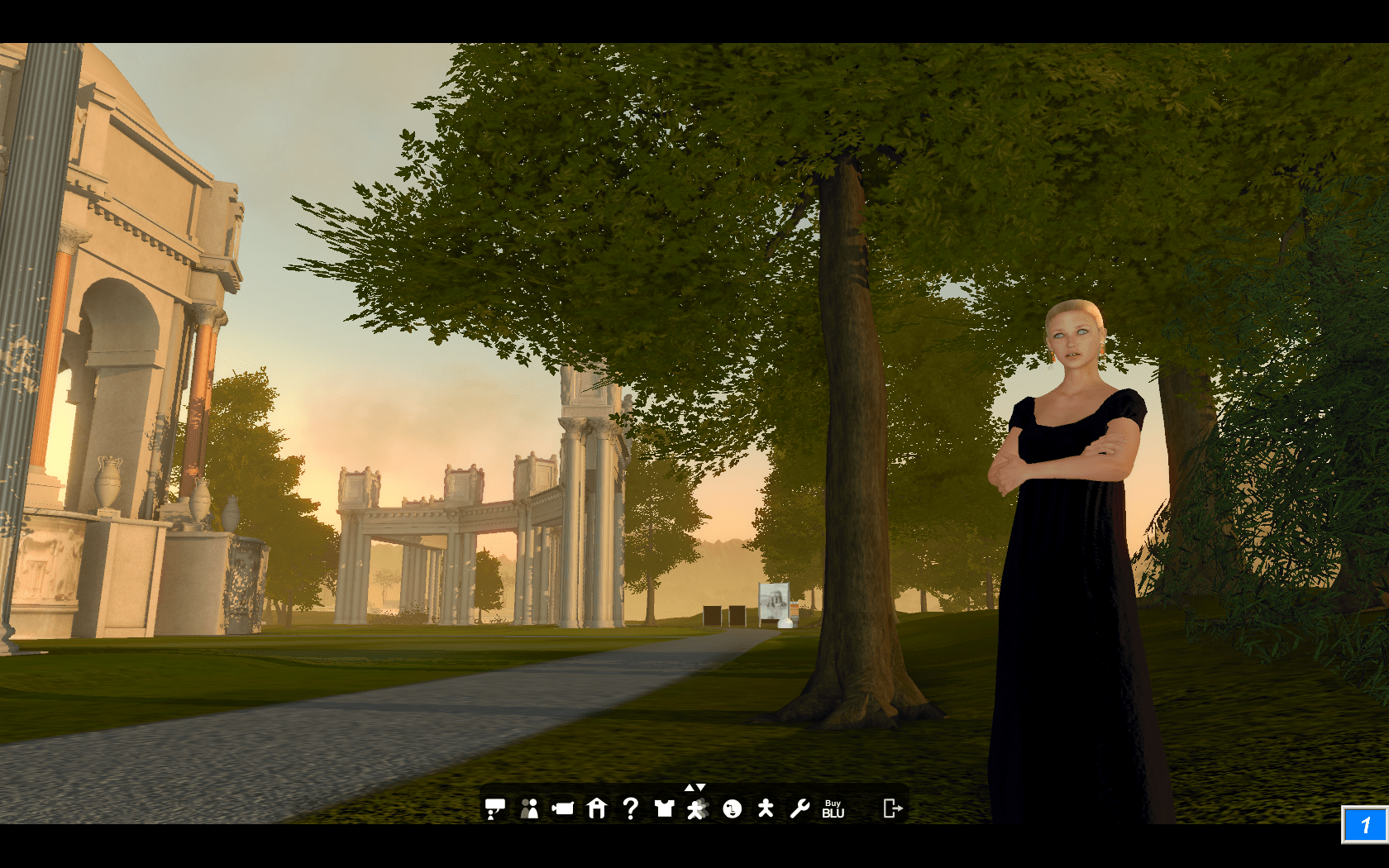Image resolution: width=1389 pixels, height=868 pixels.
Task: Click the single standing figure icon
Action: click(766, 808)
